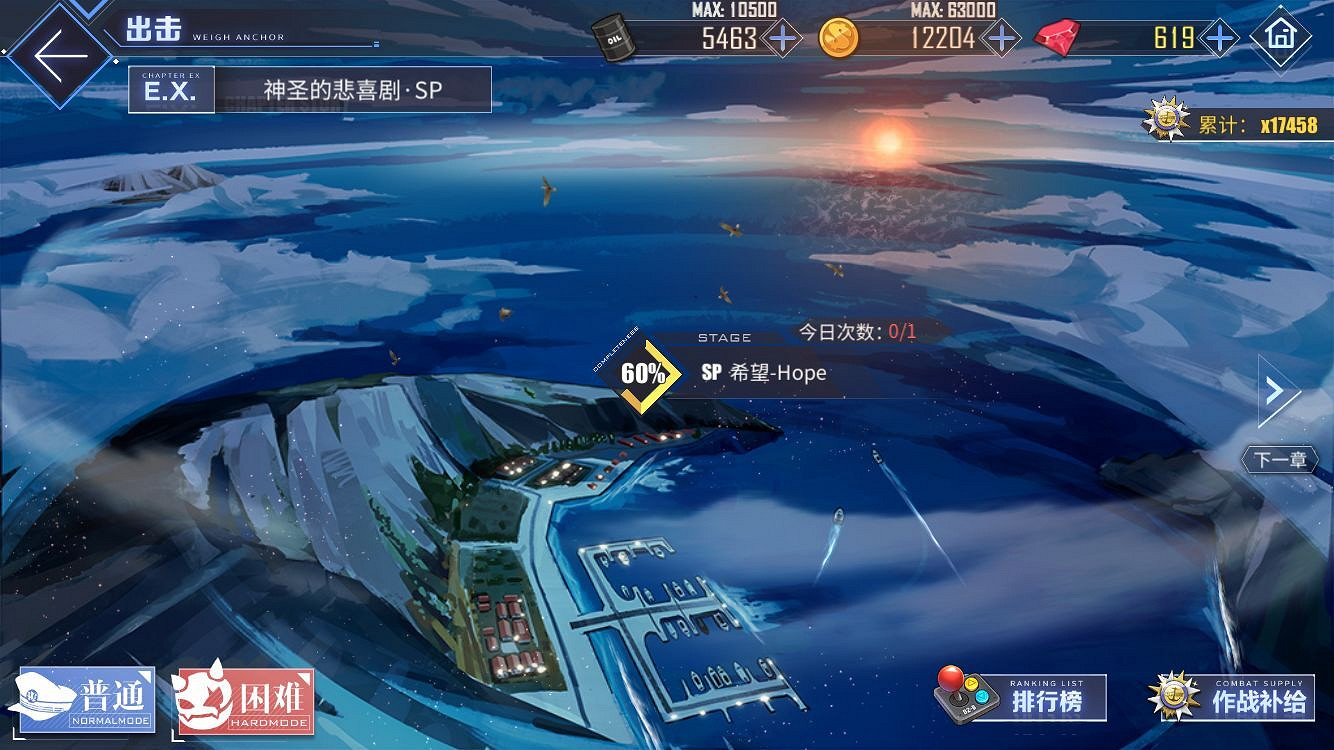The image size is (1334, 750).
Task: Expand the next chapter with right chevron
Action: coord(1274,389)
